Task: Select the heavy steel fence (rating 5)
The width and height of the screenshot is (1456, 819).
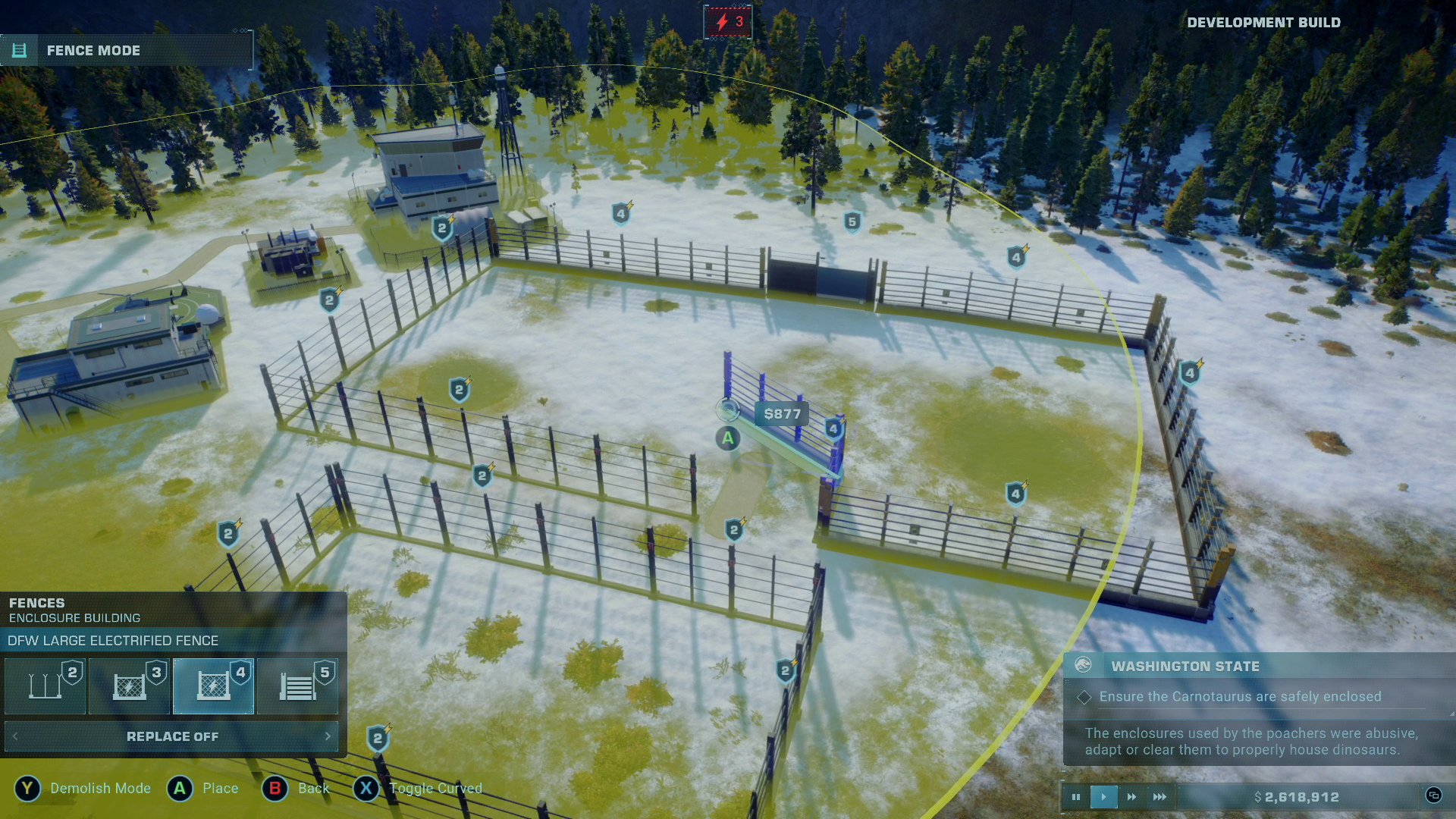Action: click(x=298, y=685)
